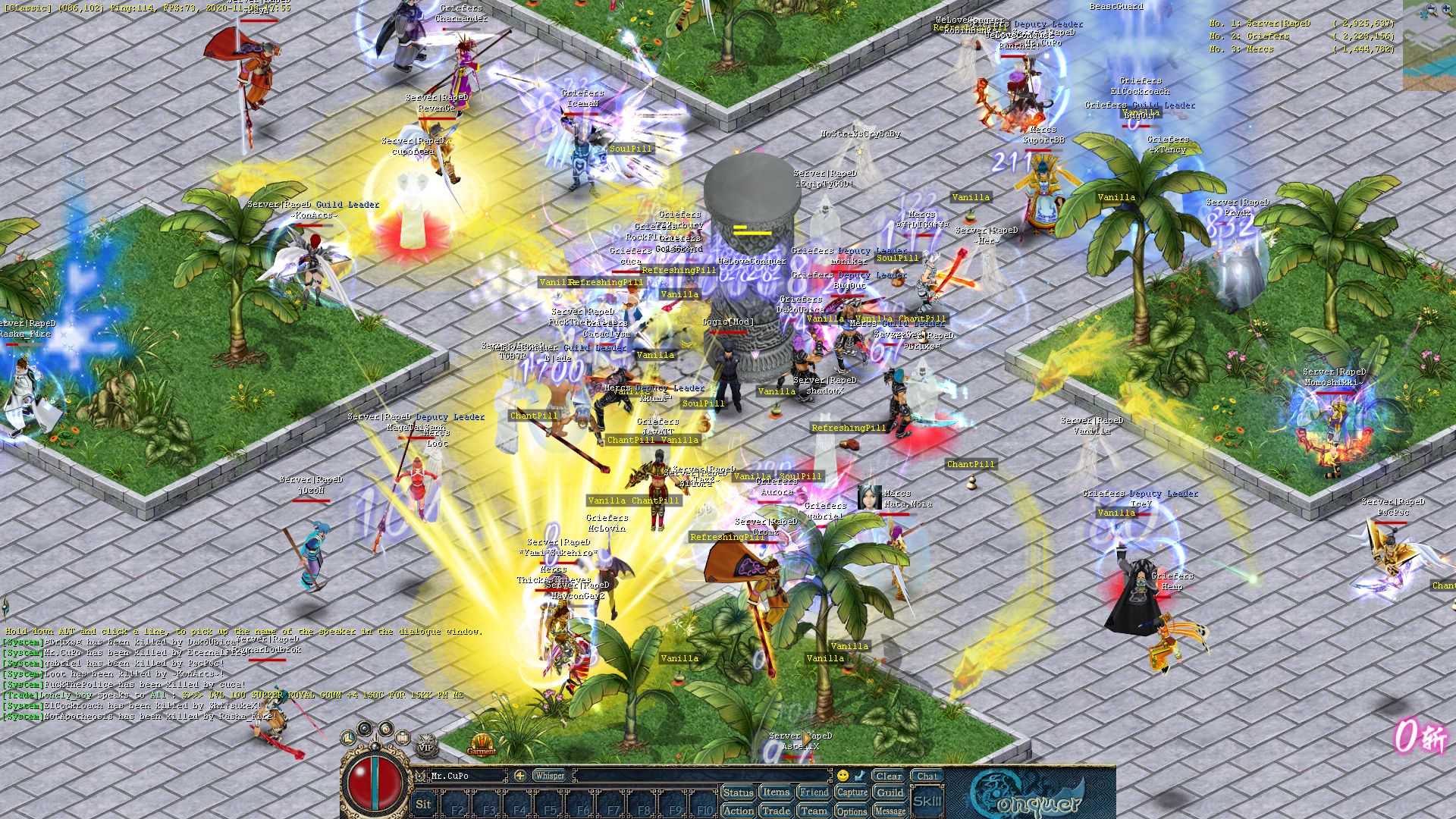The width and height of the screenshot is (1456, 819).
Task: Open the Status window
Action: pos(738,792)
